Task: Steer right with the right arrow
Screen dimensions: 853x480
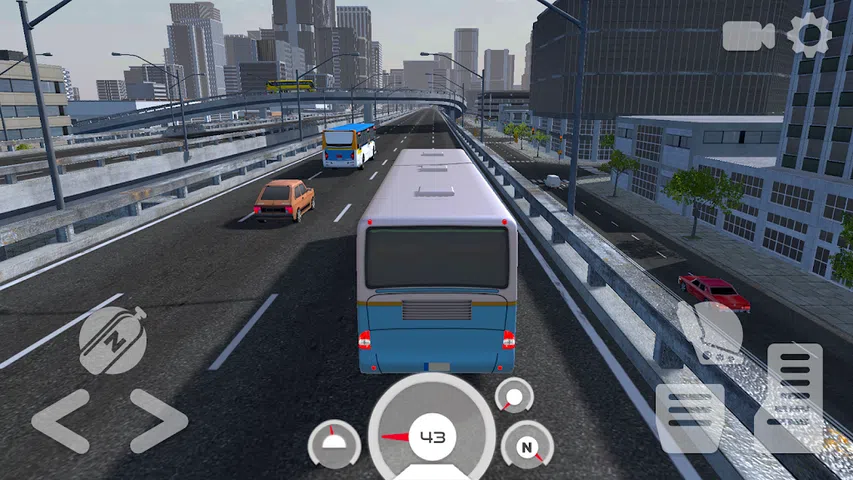Action: click(159, 421)
